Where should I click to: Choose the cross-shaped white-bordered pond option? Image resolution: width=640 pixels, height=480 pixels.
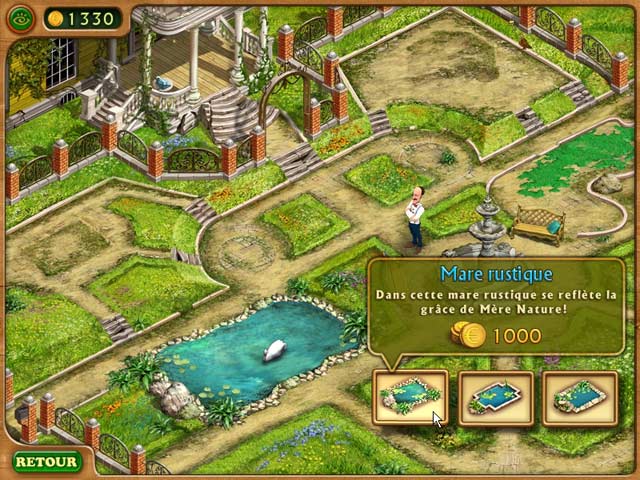tap(495, 397)
